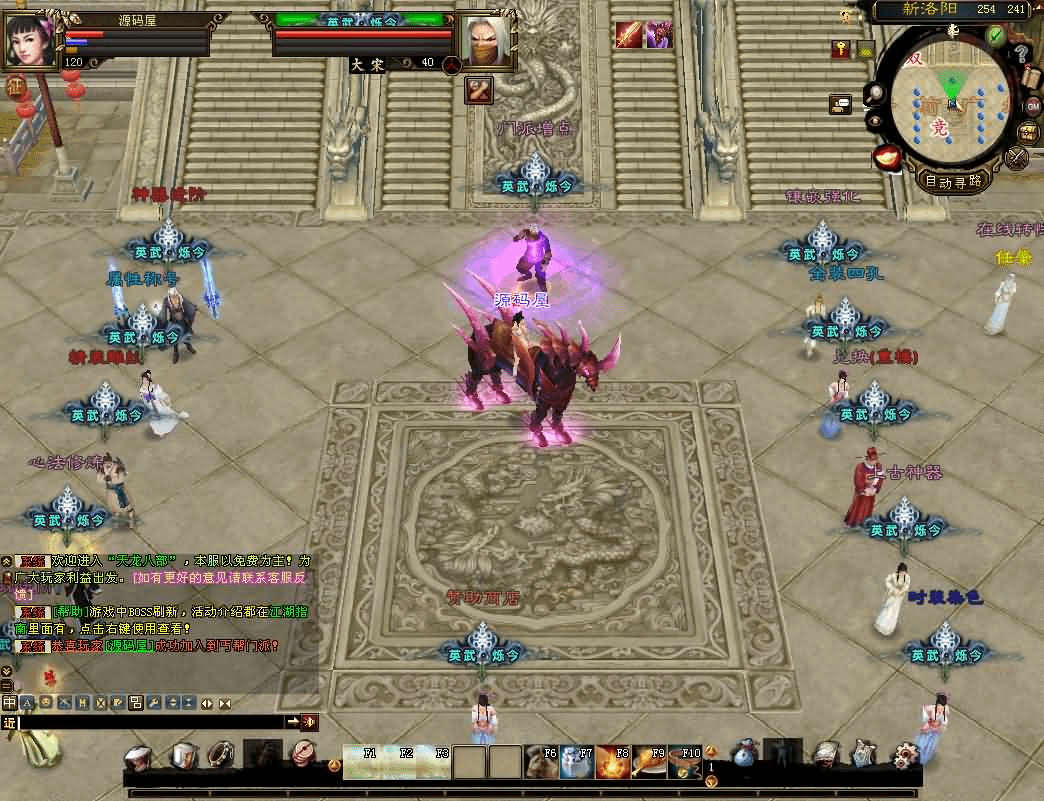Click the purple demon buff icon
The image size is (1044, 801).
pyautogui.click(x=658, y=35)
